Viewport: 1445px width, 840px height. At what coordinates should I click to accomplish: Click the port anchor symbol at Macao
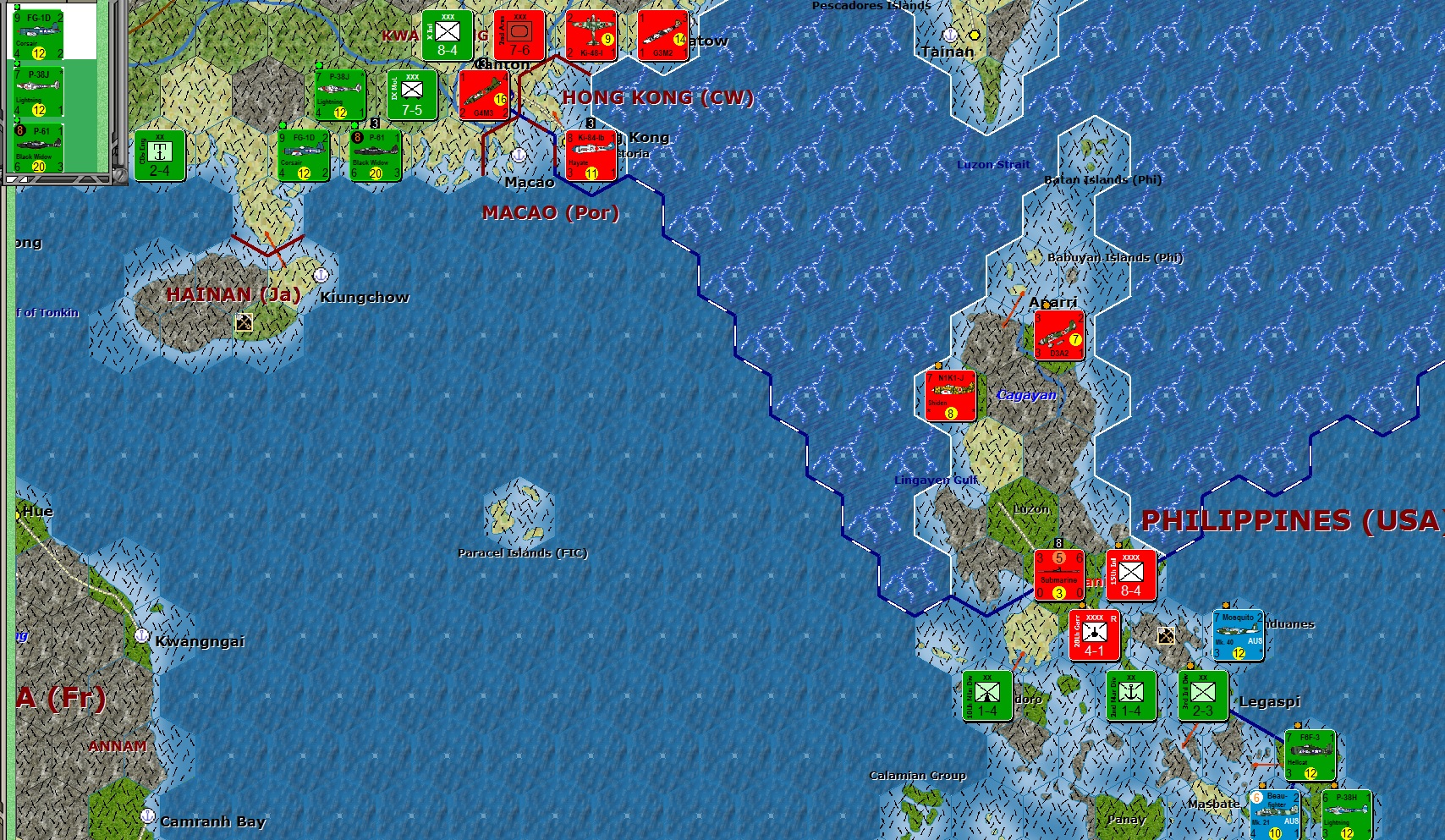(x=517, y=156)
